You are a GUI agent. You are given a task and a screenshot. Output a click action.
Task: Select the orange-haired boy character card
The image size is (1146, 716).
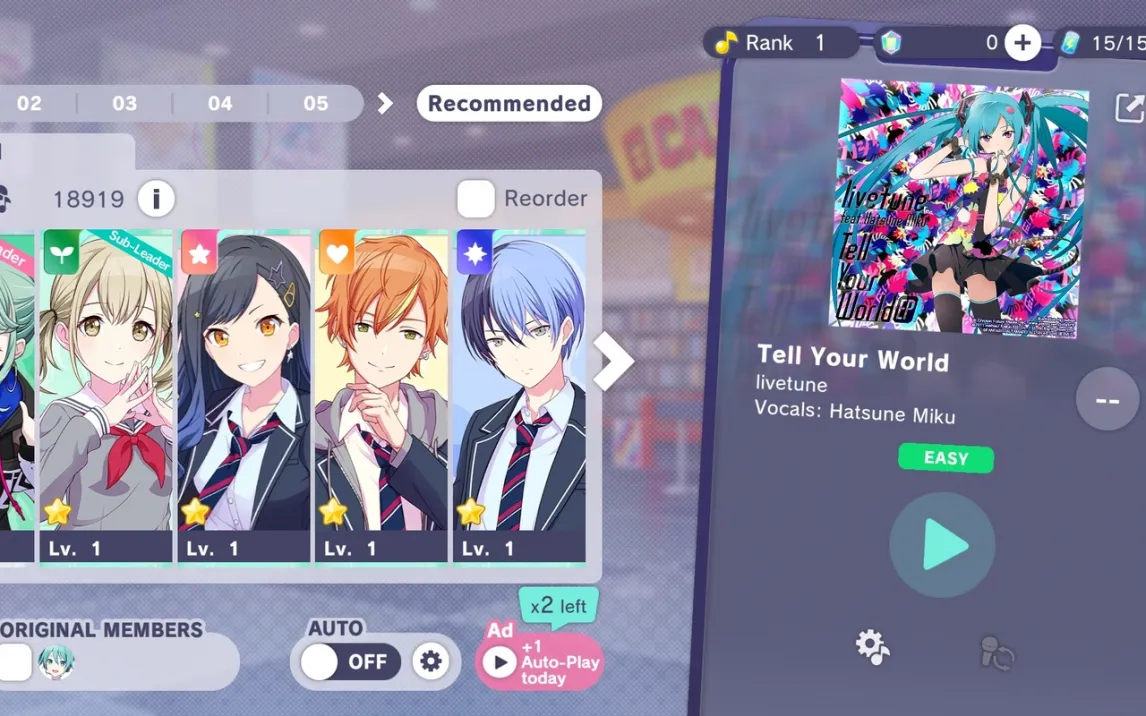point(382,395)
